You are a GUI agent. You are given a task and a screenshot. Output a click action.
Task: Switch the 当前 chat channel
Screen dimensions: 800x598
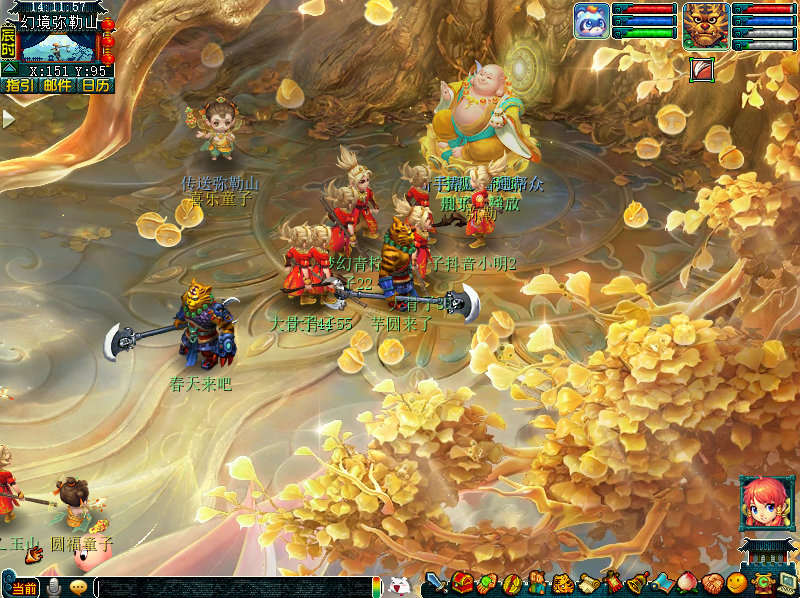click(x=26, y=588)
